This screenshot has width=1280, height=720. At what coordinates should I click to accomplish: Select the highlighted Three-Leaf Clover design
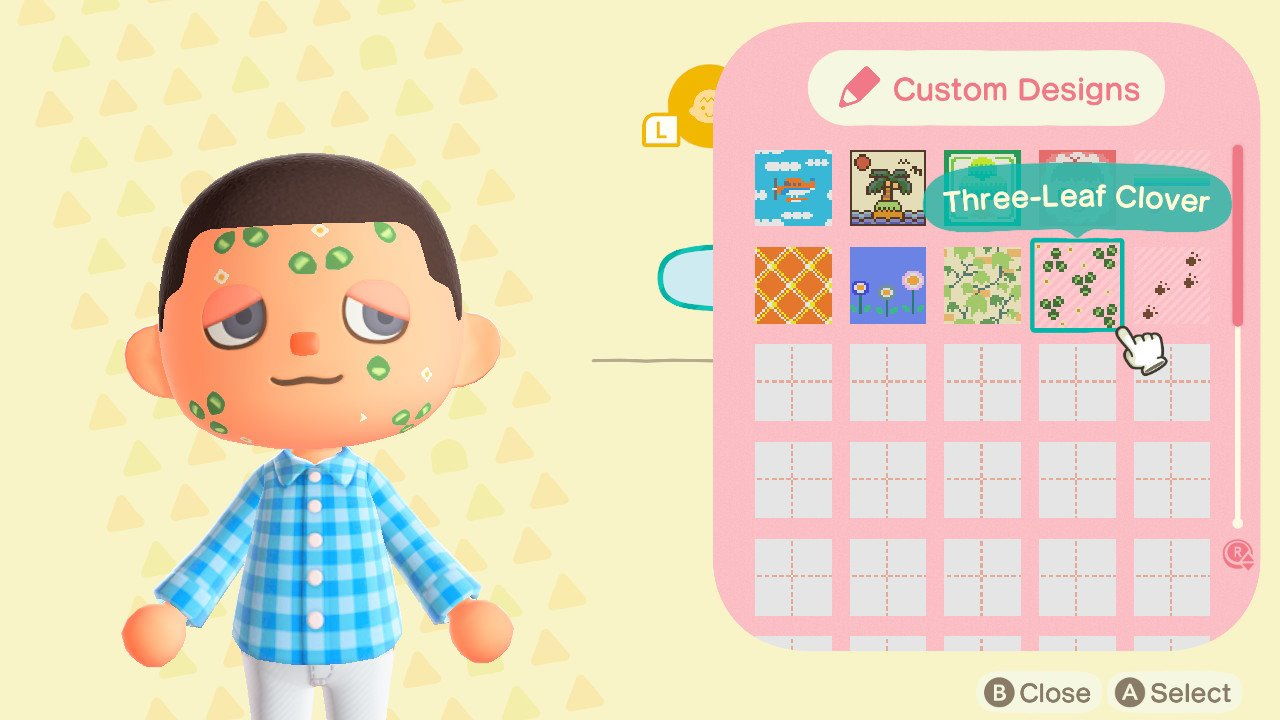[x=1078, y=286]
